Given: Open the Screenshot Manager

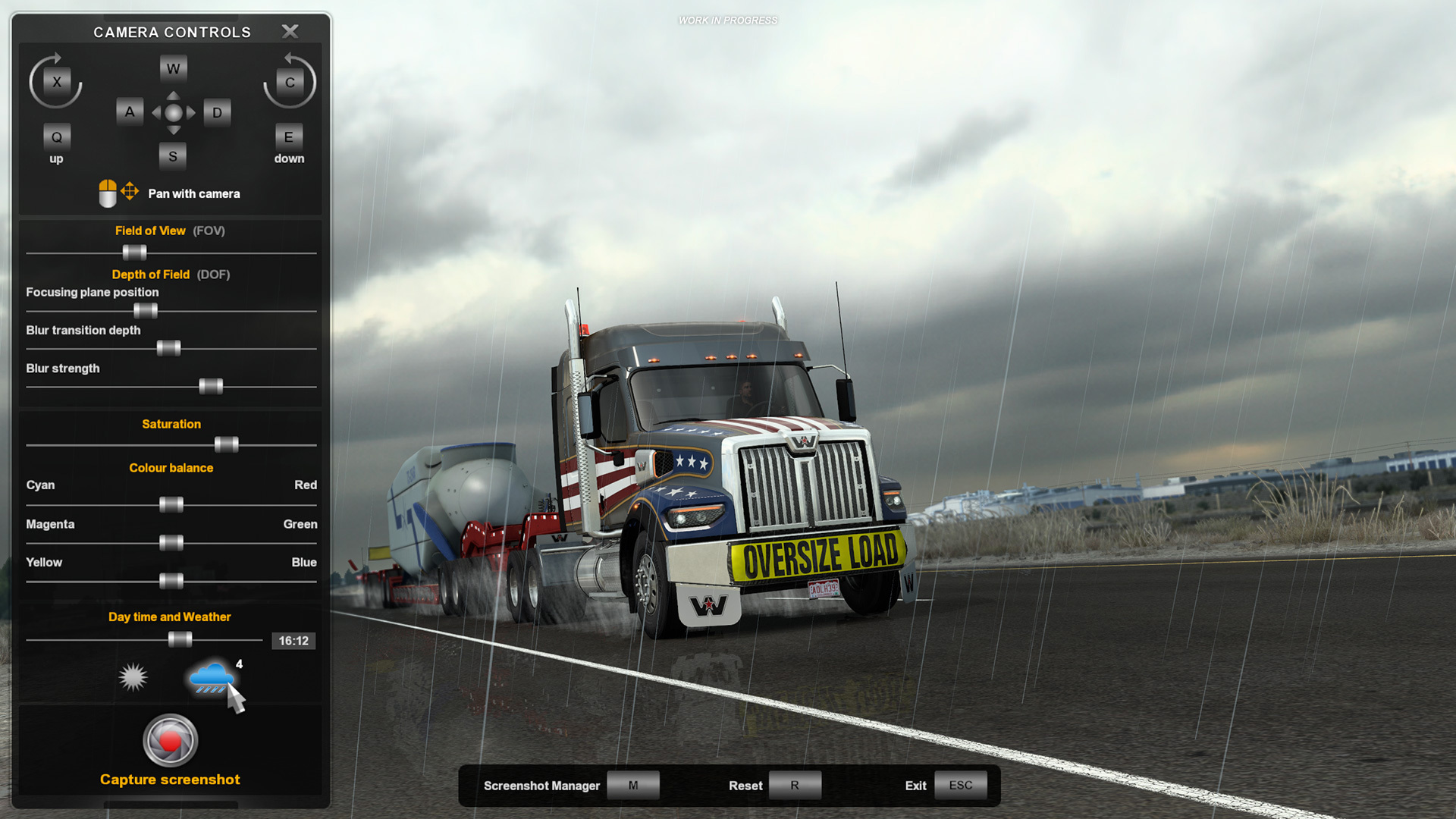Looking at the screenshot, I should 632,786.
